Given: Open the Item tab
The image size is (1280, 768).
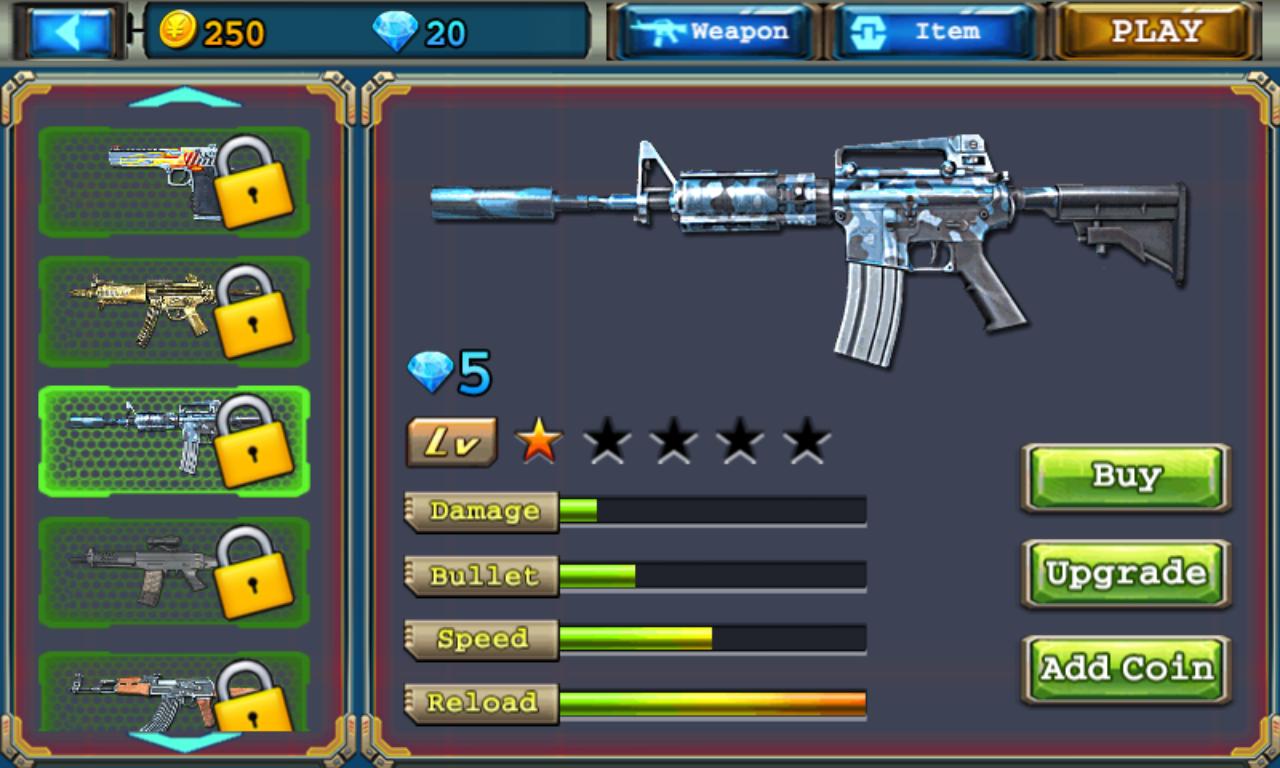Looking at the screenshot, I should point(931,31).
